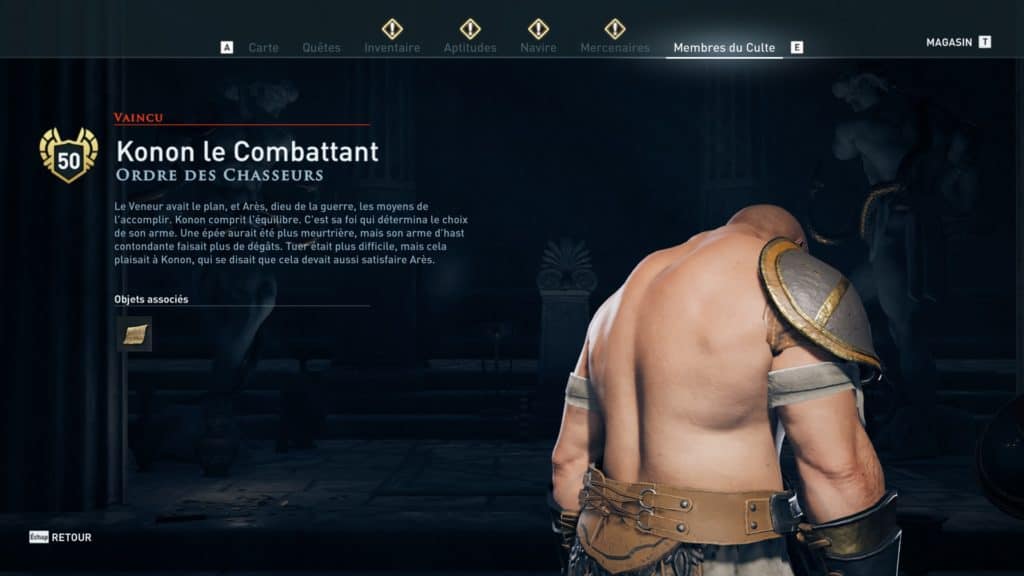This screenshot has width=1024, height=576.
Task: Open the Mercenaires tab
Action: pos(615,47)
